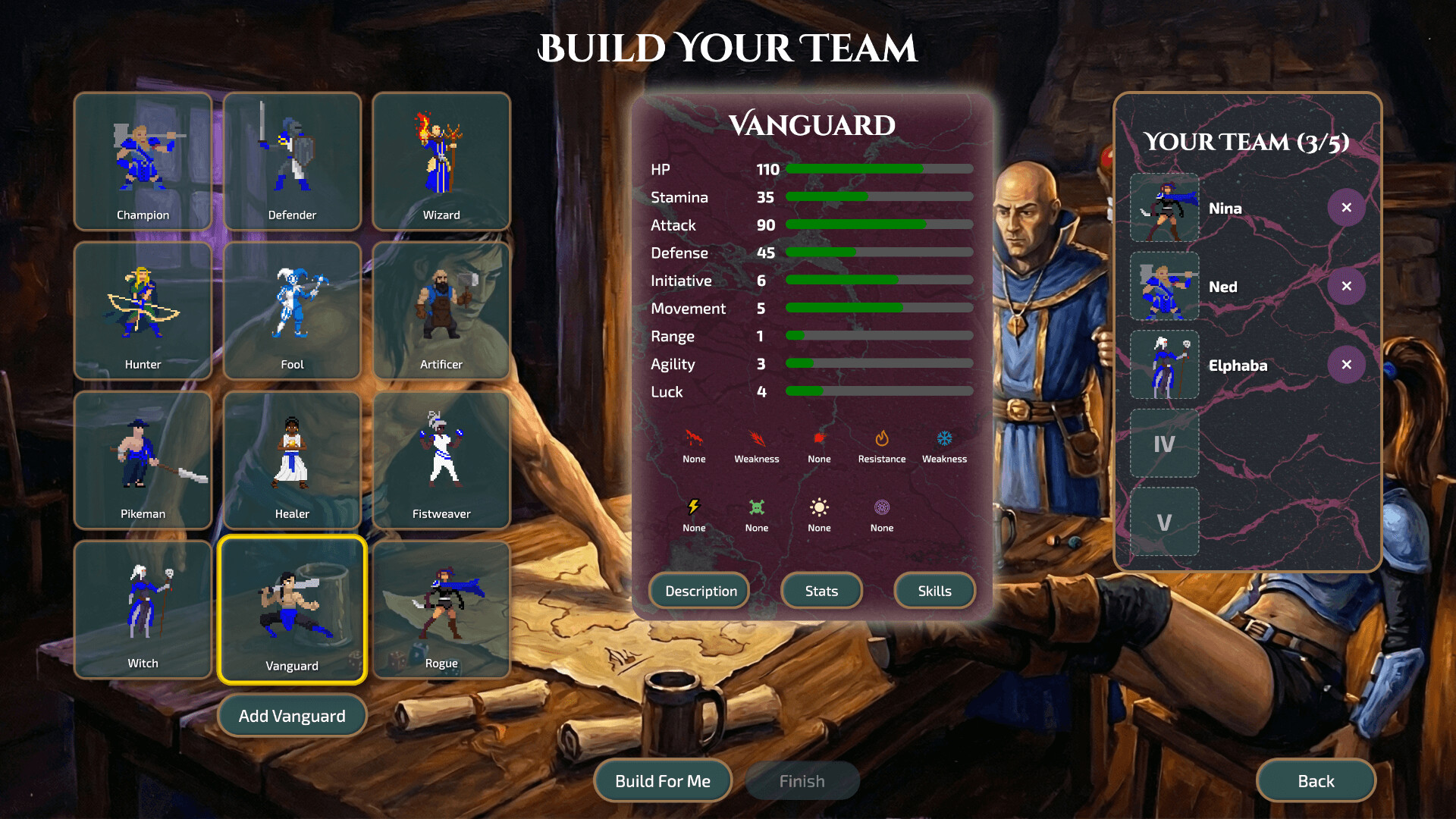Viewport: 1456px width, 819px height.
Task: Open the Skills tab
Action: 934,591
